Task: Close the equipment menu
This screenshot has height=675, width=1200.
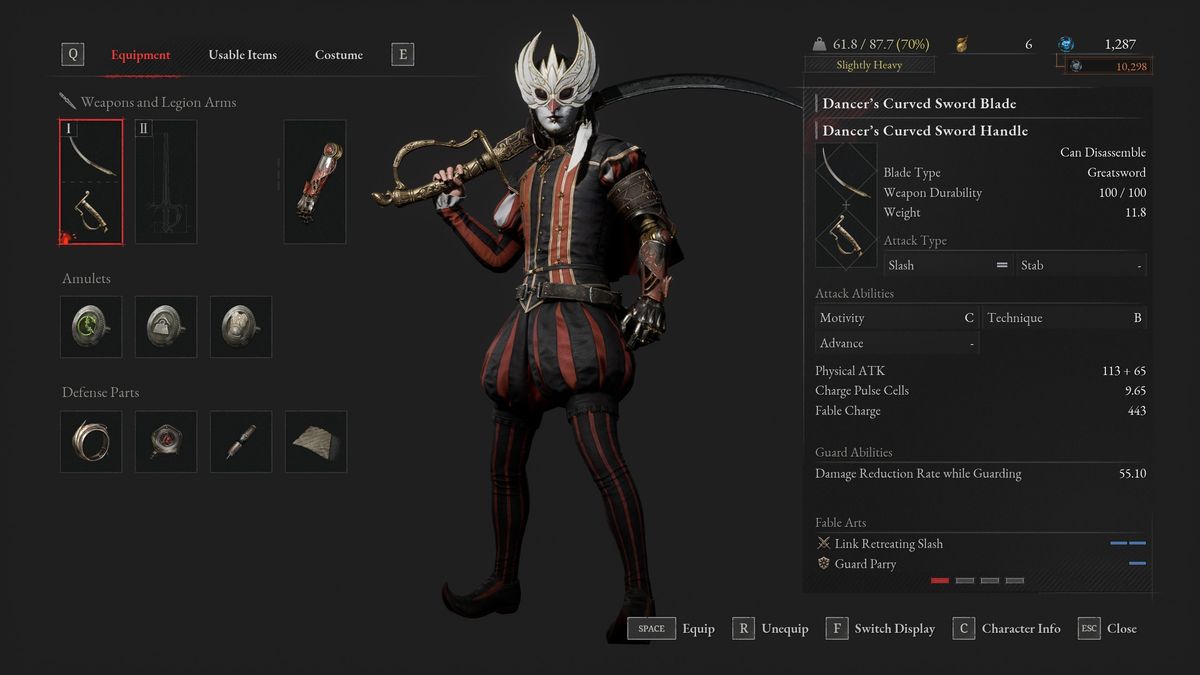Action: coord(1108,629)
